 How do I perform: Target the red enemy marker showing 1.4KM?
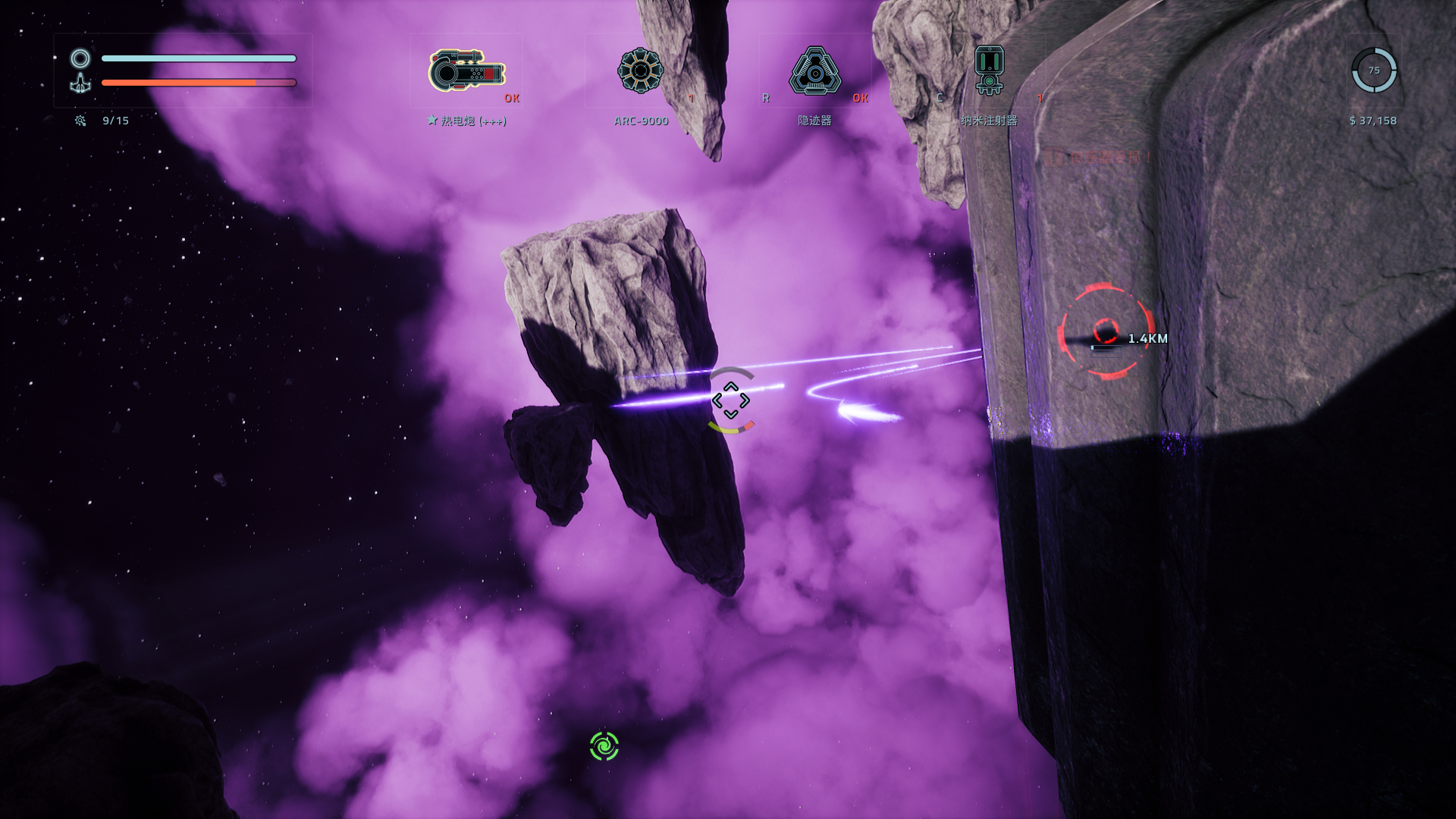tap(1106, 332)
